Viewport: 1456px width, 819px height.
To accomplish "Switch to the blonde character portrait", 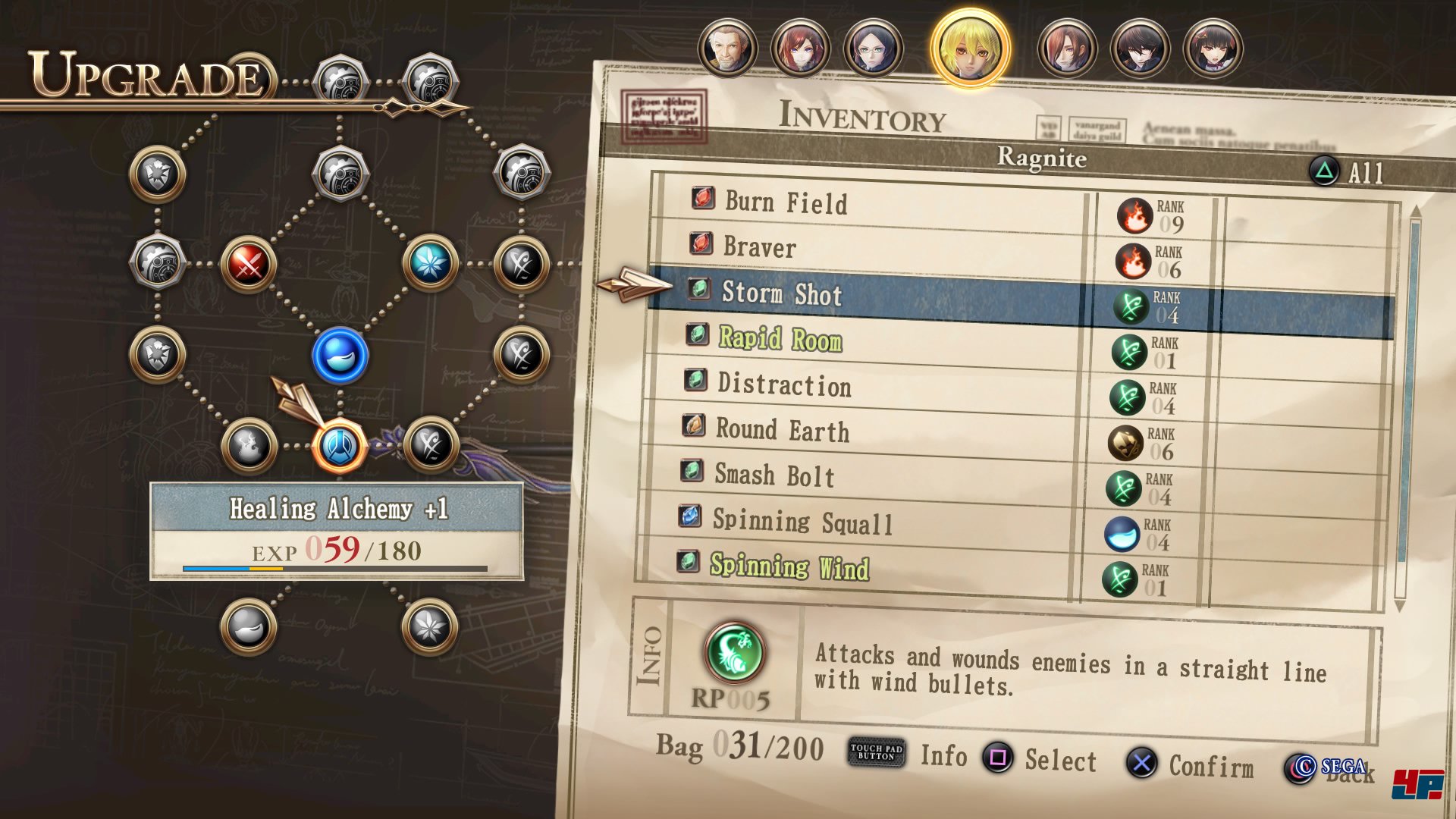I will click(x=970, y=49).
